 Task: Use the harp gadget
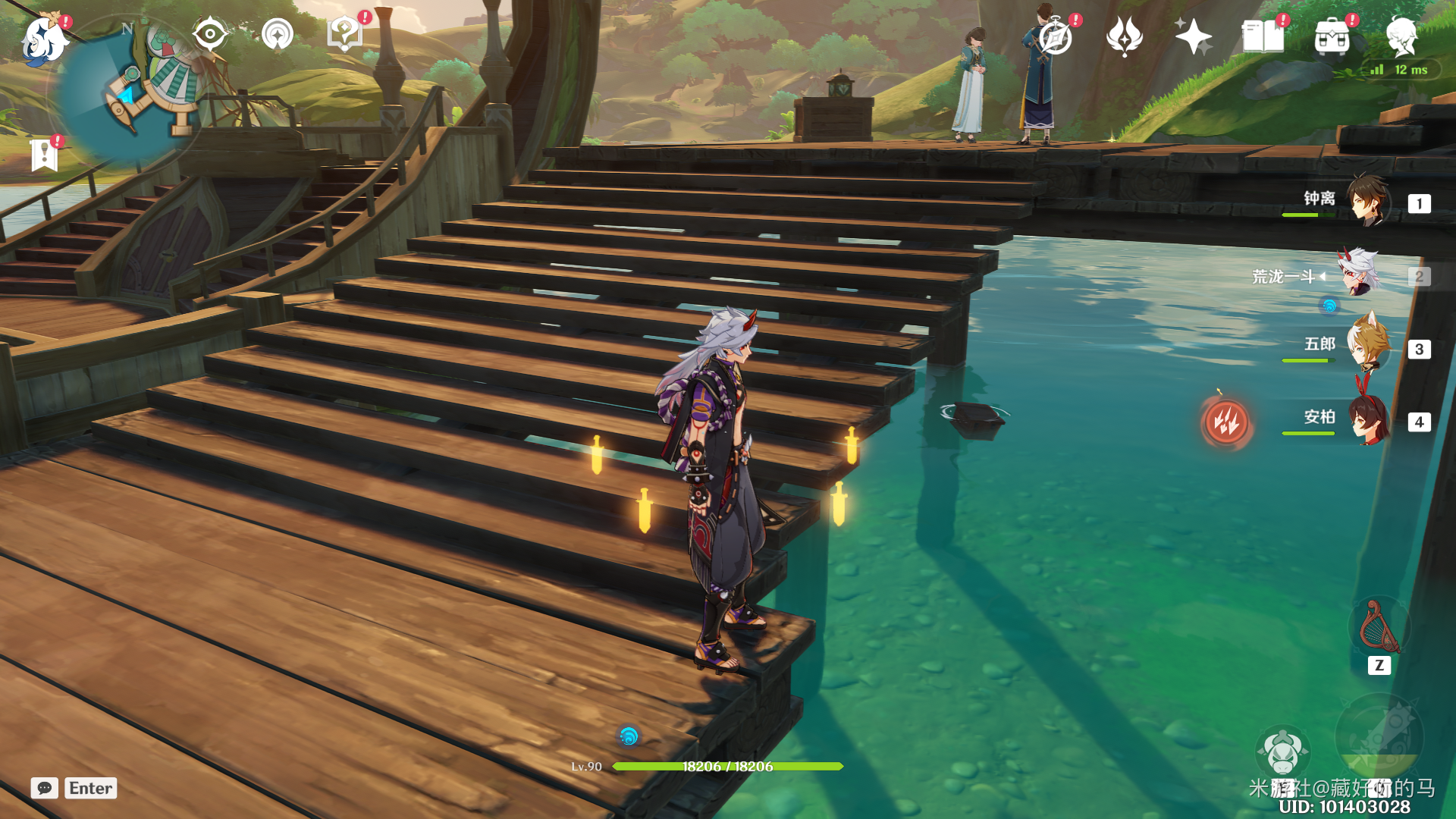coord(1379,628)
